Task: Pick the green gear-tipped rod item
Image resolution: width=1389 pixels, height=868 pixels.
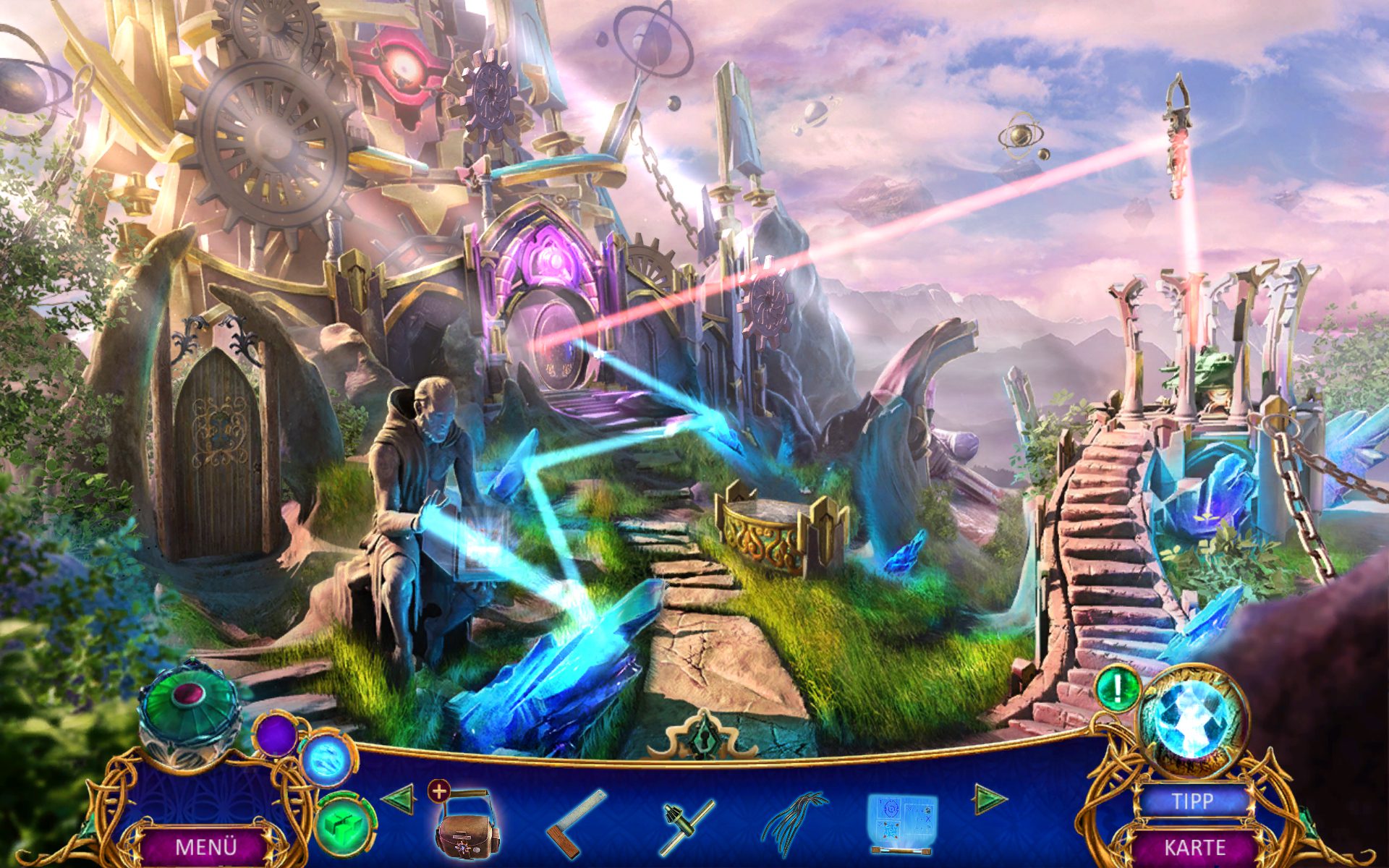Action: (688, 826)
